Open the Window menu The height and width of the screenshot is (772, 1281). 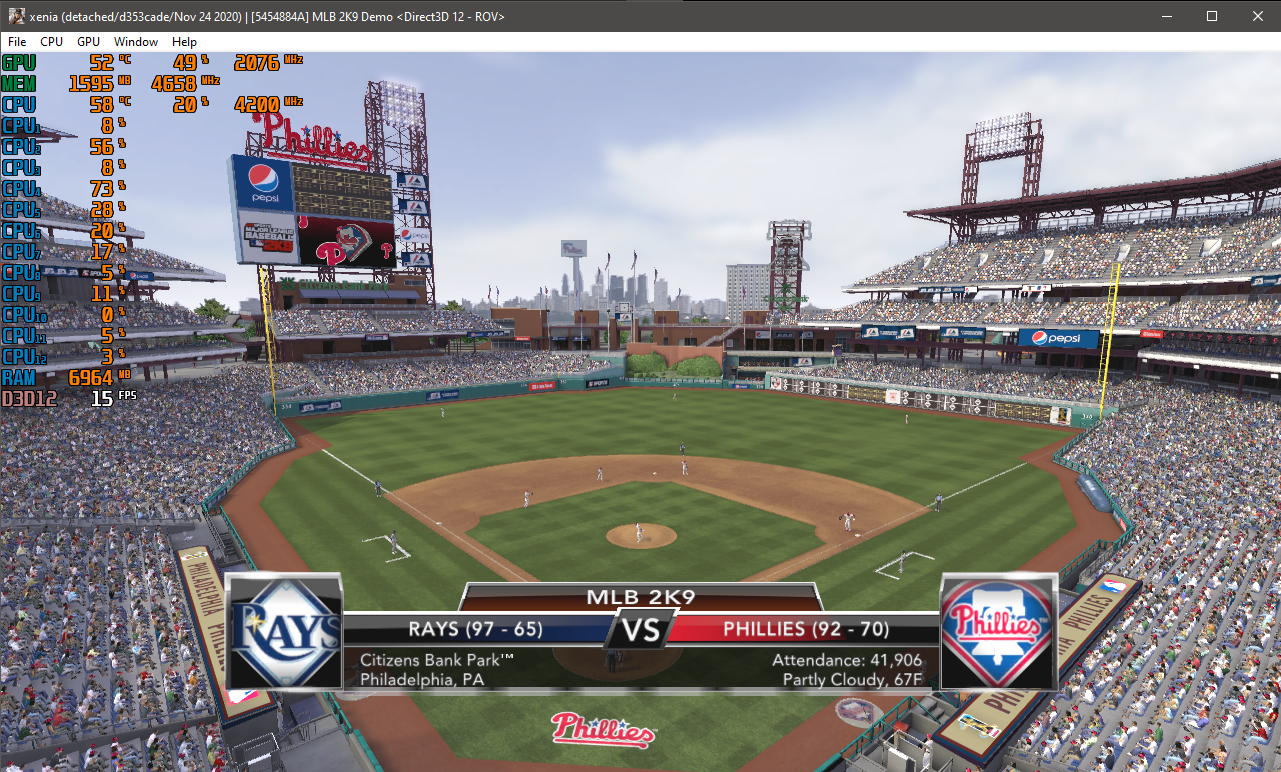point(135,42)
